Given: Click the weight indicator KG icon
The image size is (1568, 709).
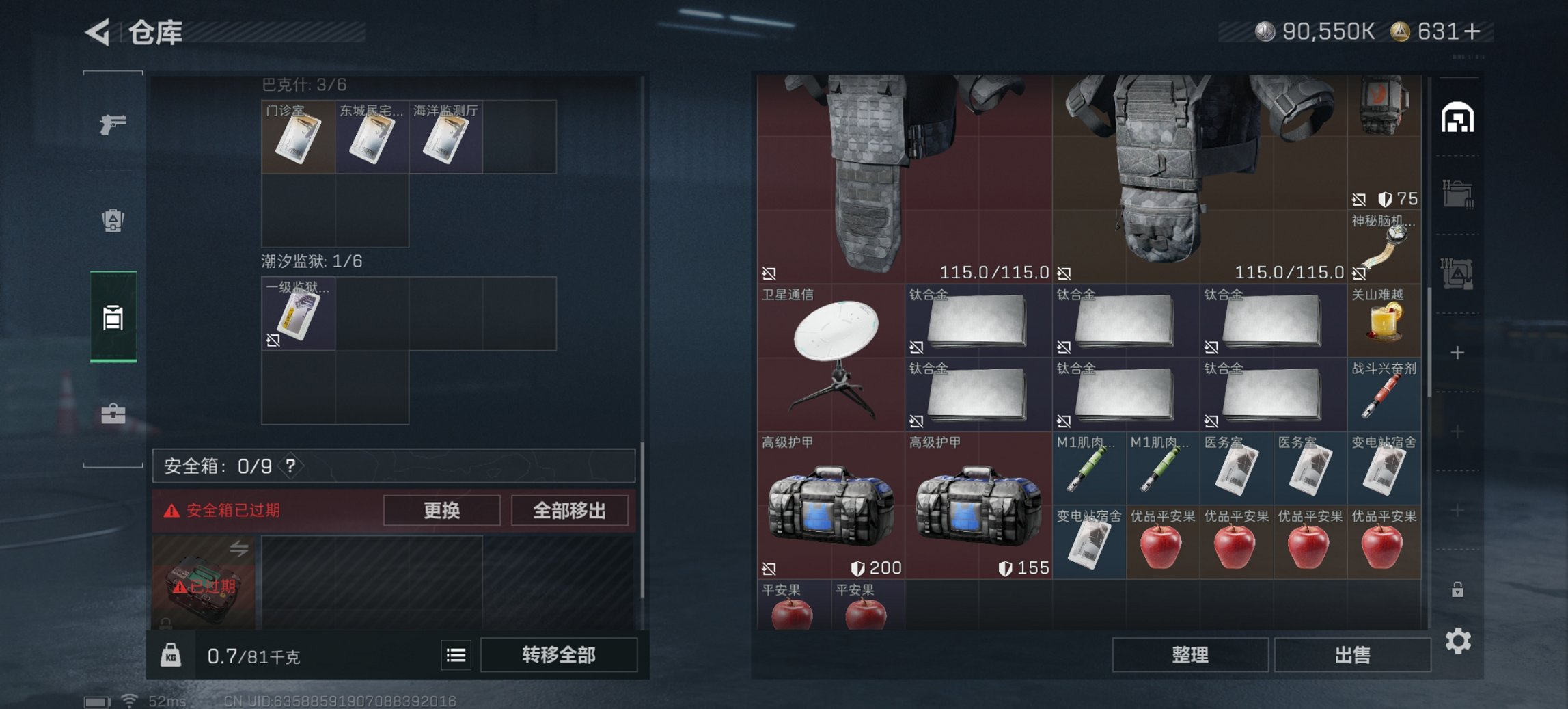Looking at the screenshot, I should (172, 655).
